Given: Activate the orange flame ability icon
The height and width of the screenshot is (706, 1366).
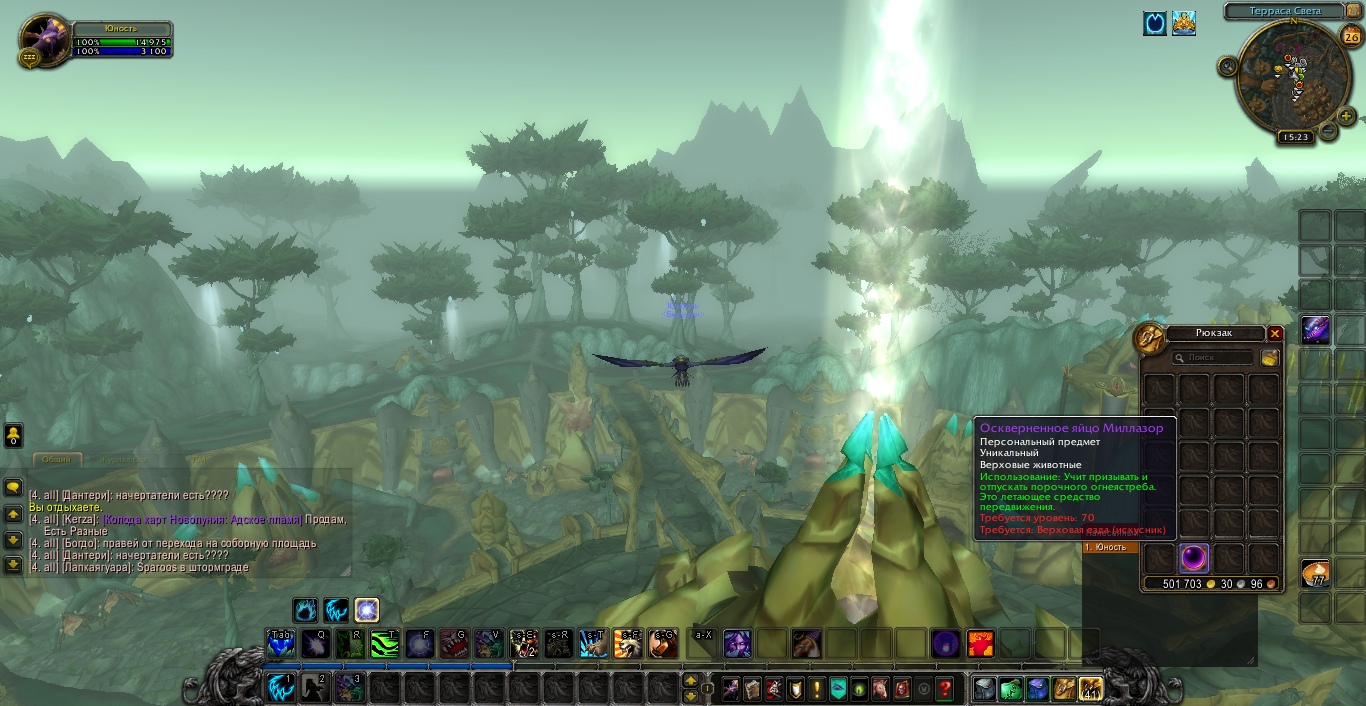Looking at the screenshot, I should pyautogui.click(x=981, y=643).
